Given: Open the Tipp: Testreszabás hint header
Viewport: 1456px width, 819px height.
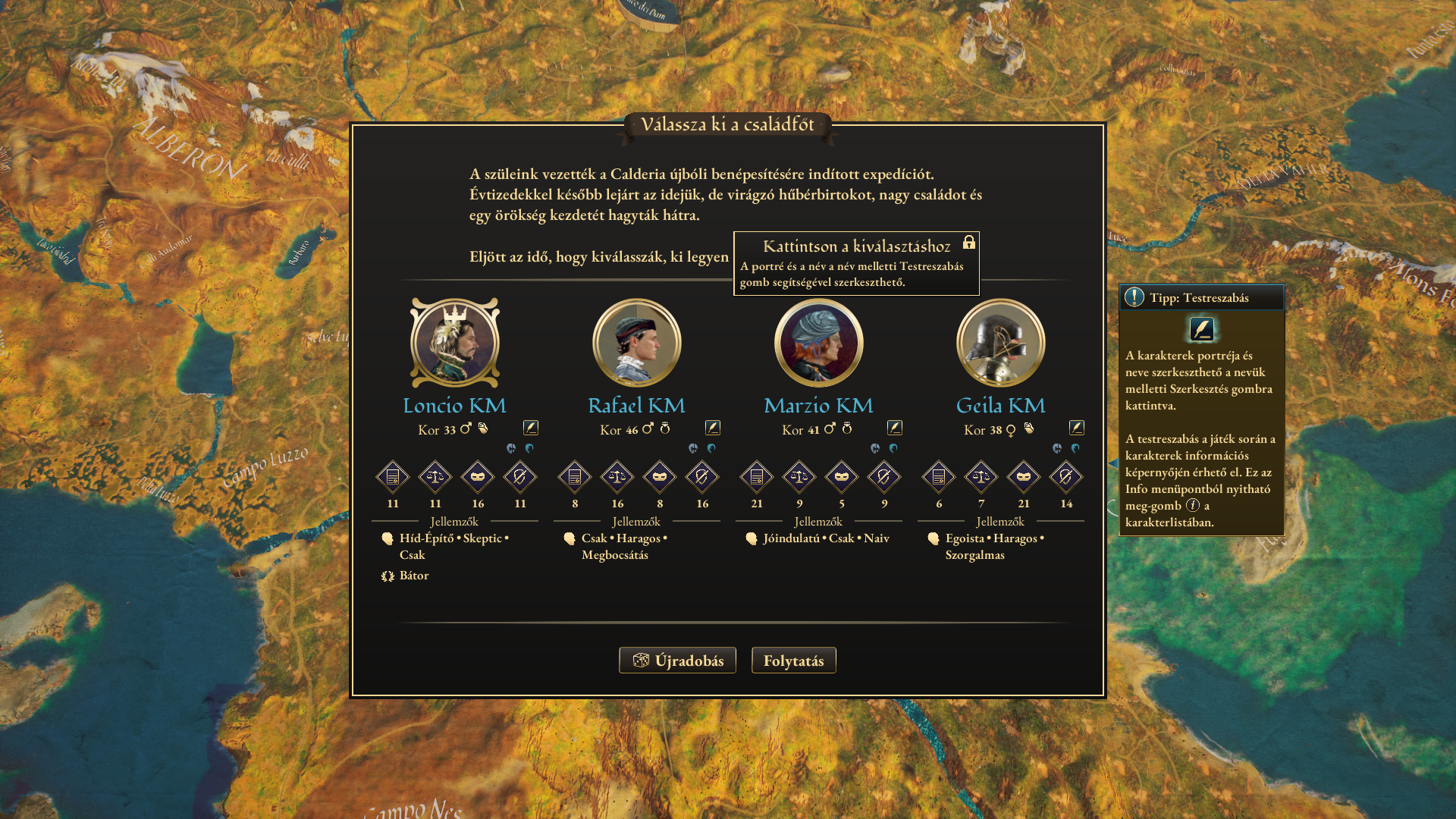Looking at the screenshot, I should pos(1201,297).
